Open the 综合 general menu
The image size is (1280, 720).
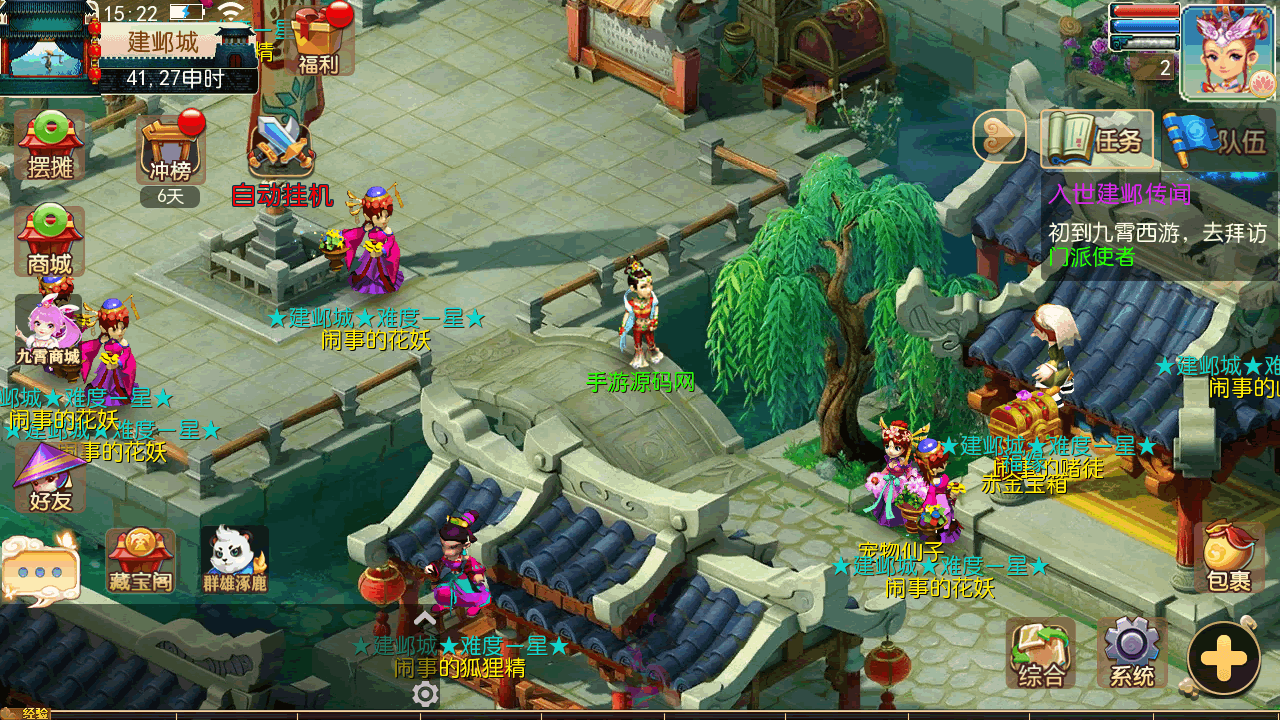tap(1041, 654)
